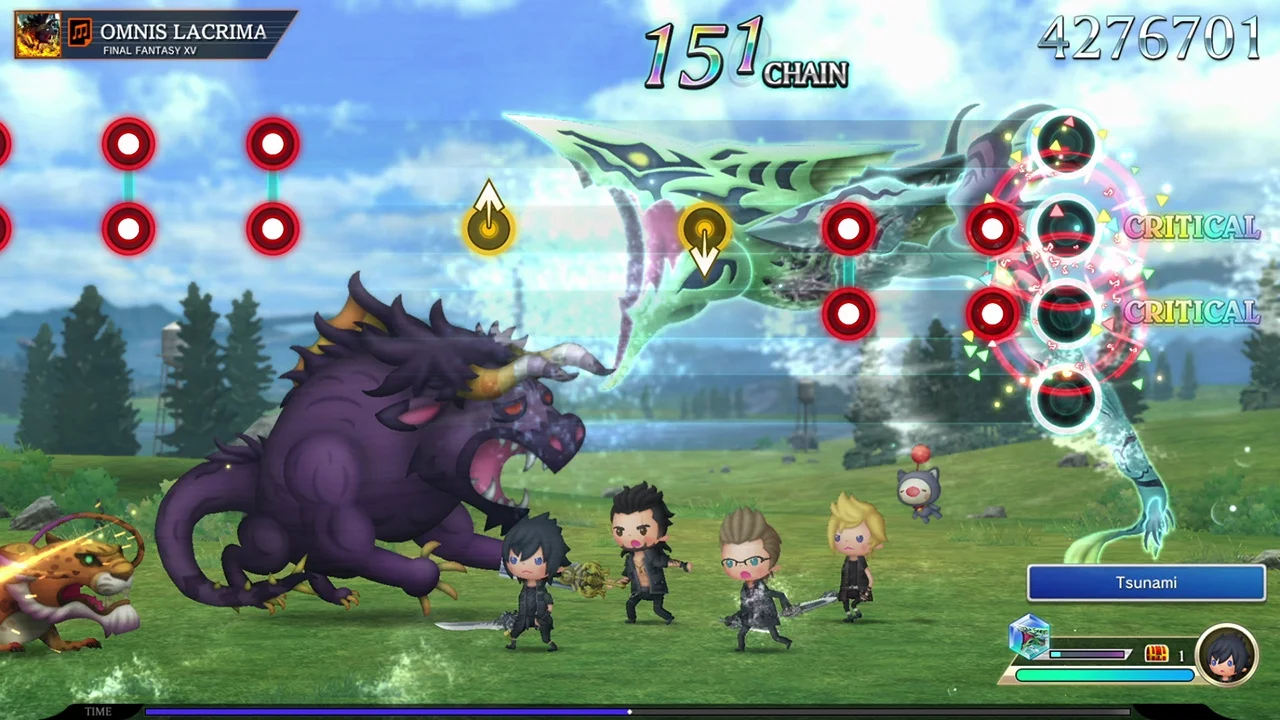Click the item count number beside the chest
This screenshot has height=720, width=1280.
pos(1182,654)
